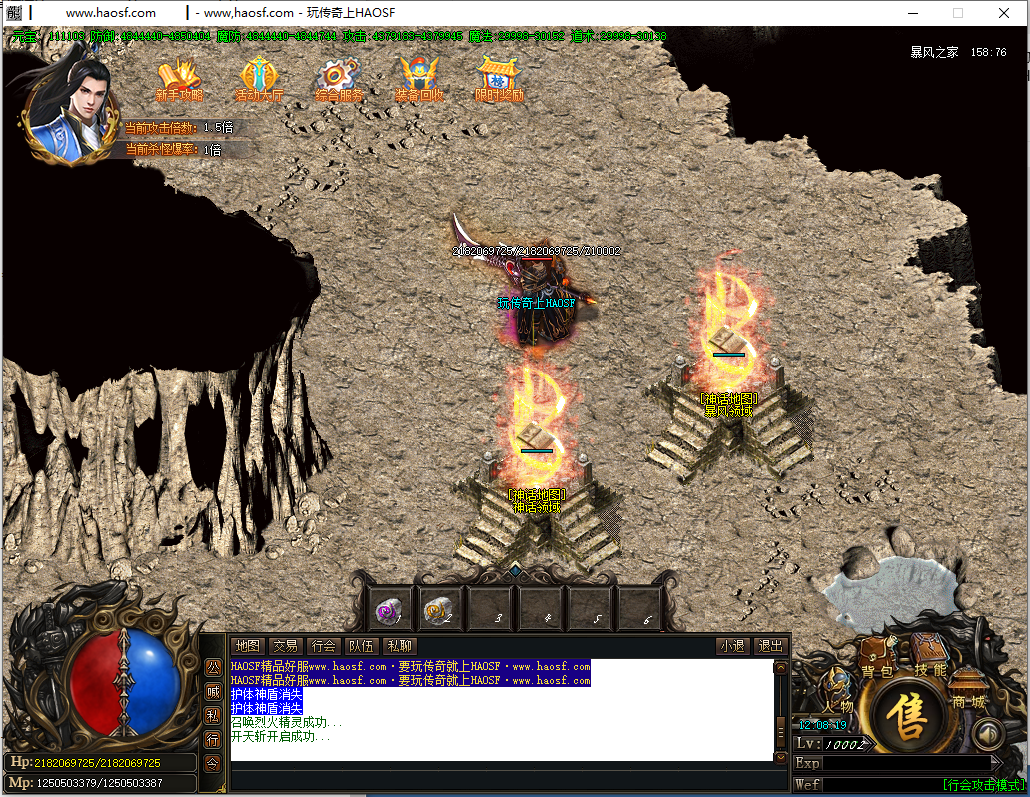Open the 地图 map button
This screenshot has width=1030, height=797.
point(247,646)
